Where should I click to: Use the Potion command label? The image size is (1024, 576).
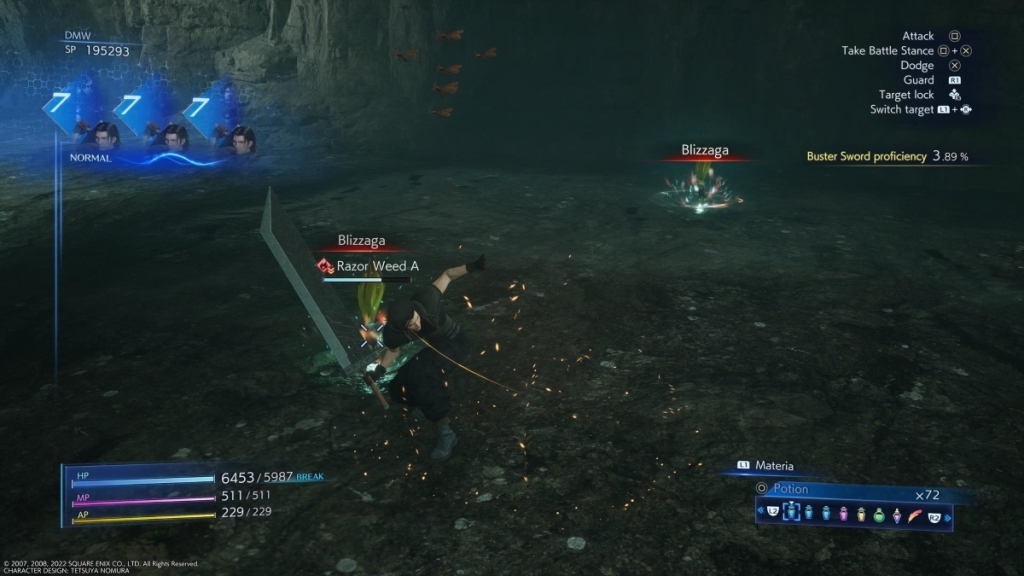point(790,489)
